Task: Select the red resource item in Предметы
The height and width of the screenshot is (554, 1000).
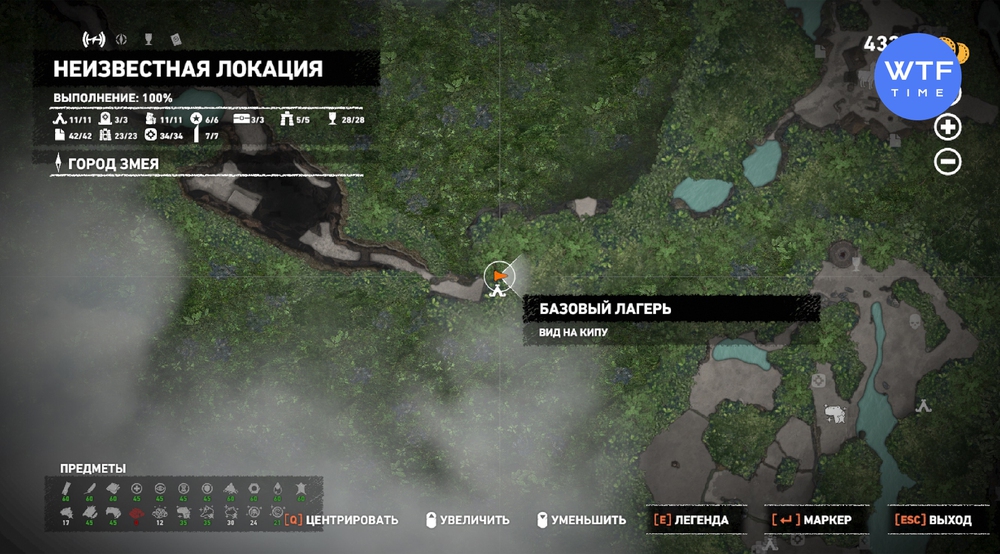Action: (136, 512)
